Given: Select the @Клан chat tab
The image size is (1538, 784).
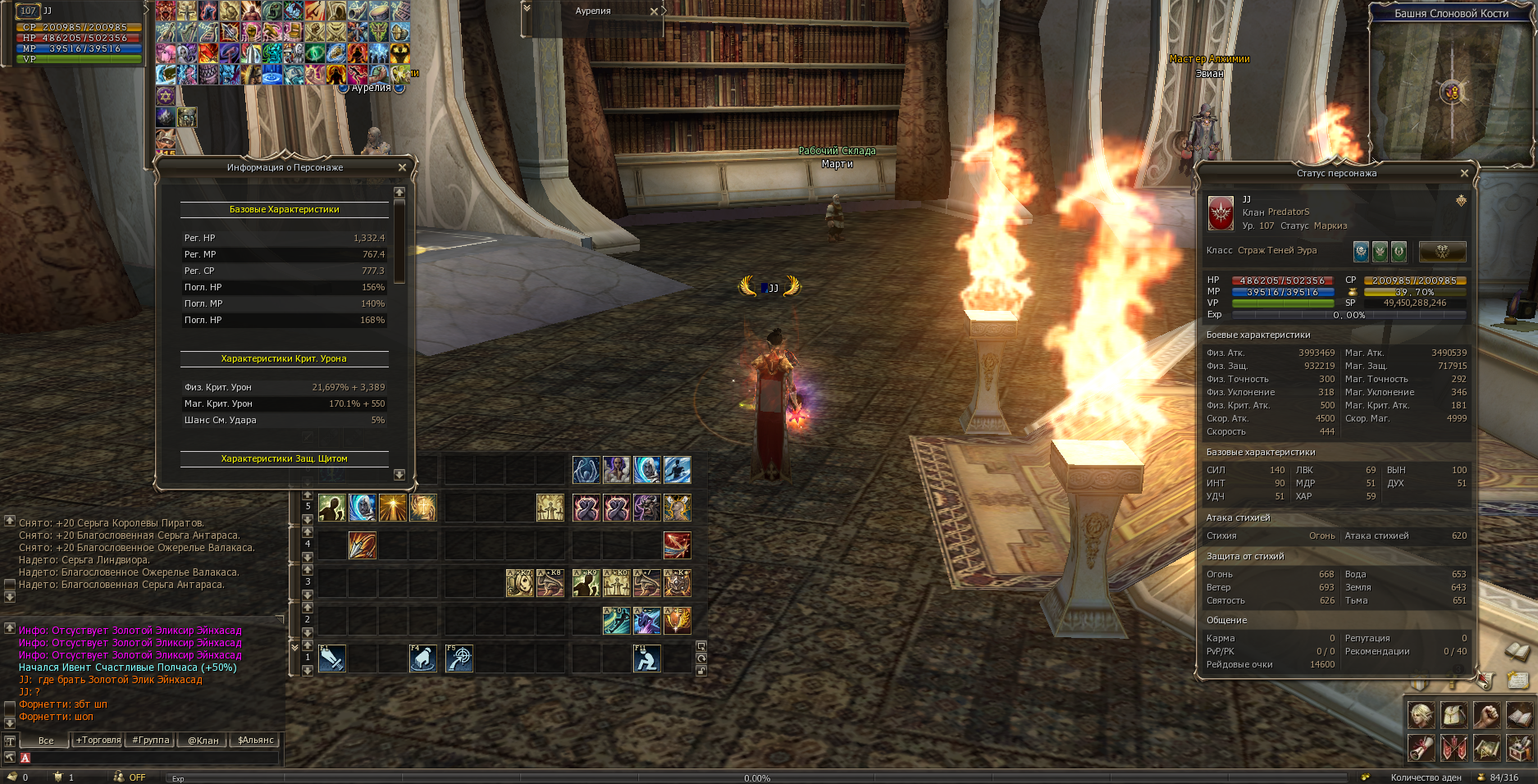Looking at the screenshot, I should 203,740.
